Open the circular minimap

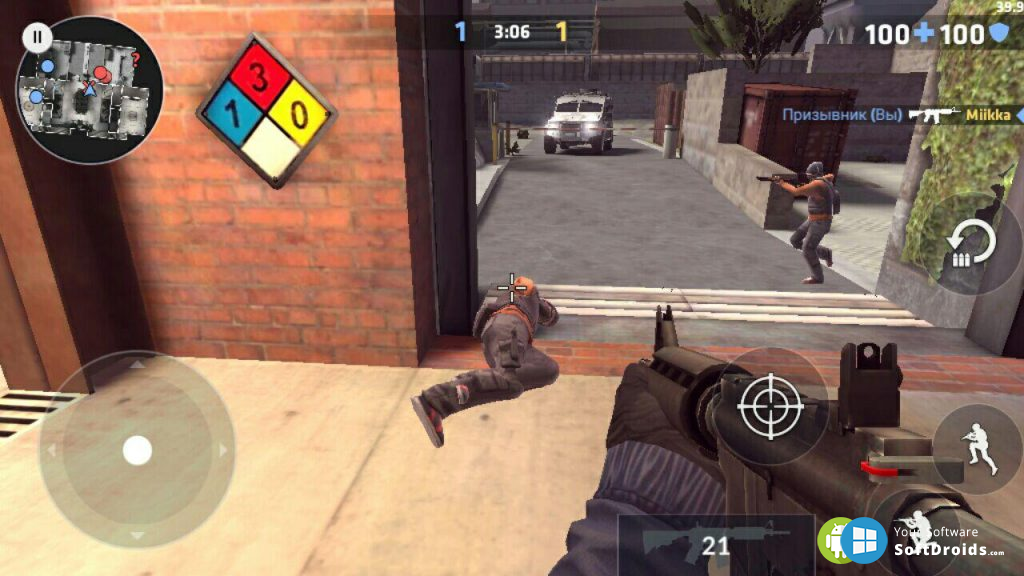tap(90, 92)
